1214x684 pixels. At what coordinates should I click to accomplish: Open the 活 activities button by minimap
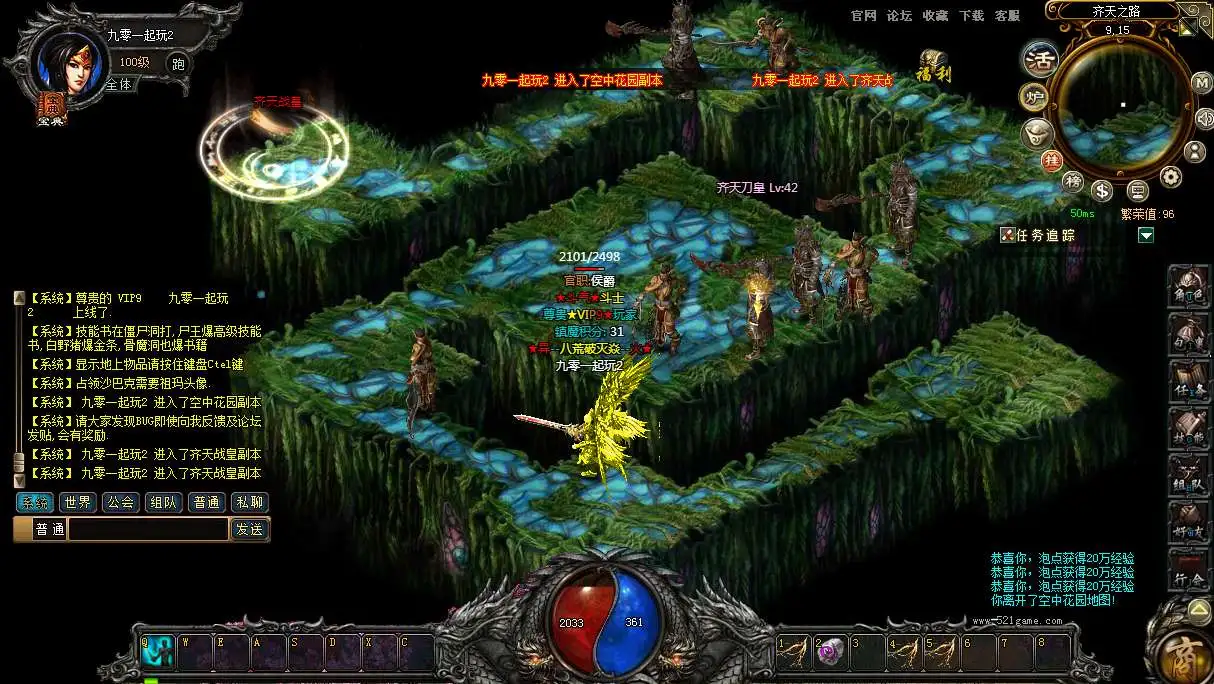(x=1040, y=59)
